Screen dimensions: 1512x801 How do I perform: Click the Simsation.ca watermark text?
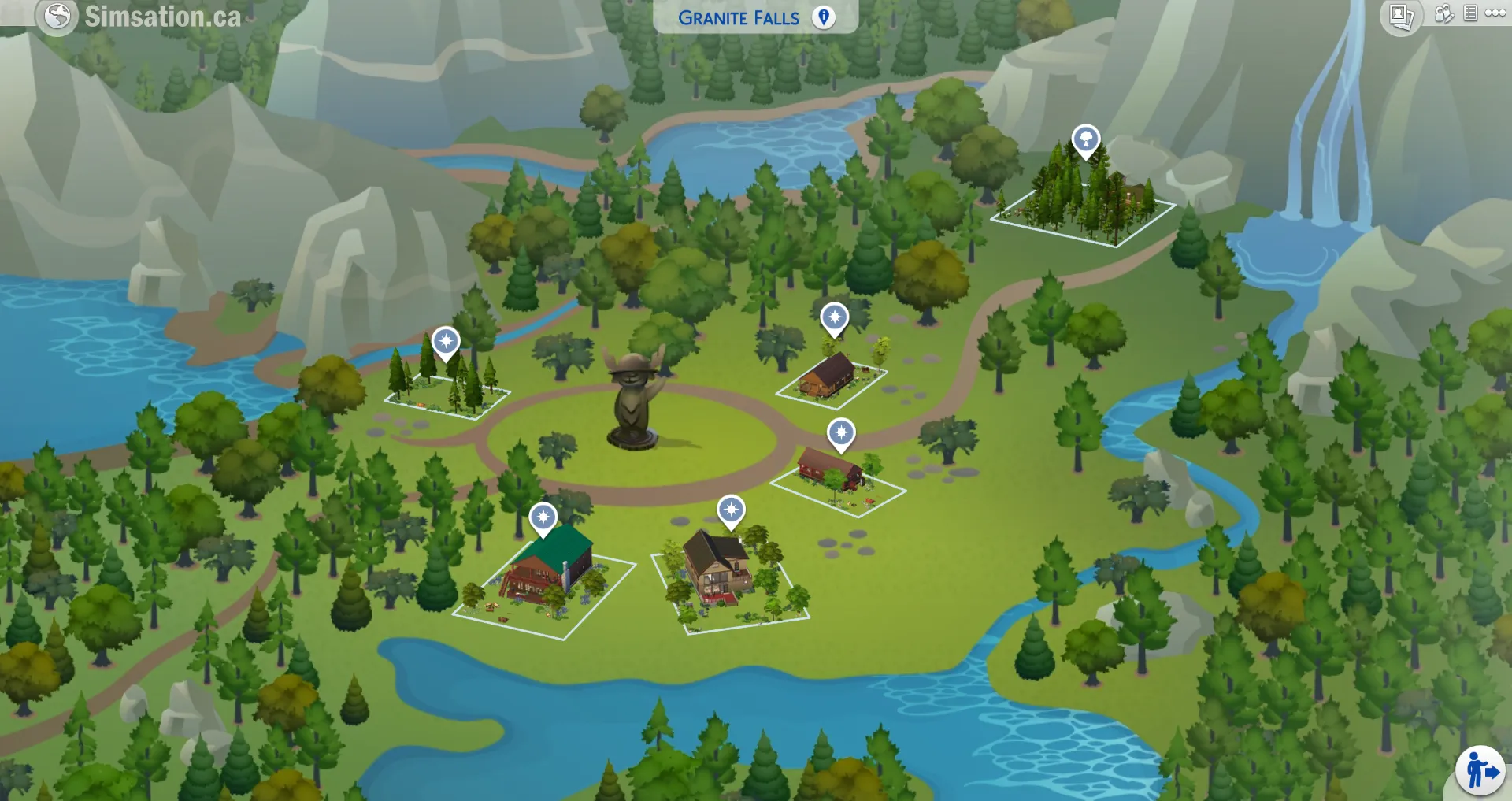pos(164,13)
